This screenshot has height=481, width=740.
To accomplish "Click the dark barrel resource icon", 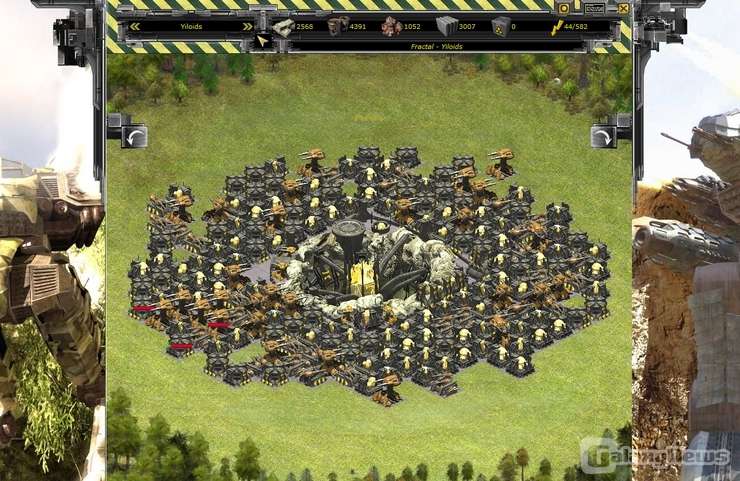I will point(337,27).
